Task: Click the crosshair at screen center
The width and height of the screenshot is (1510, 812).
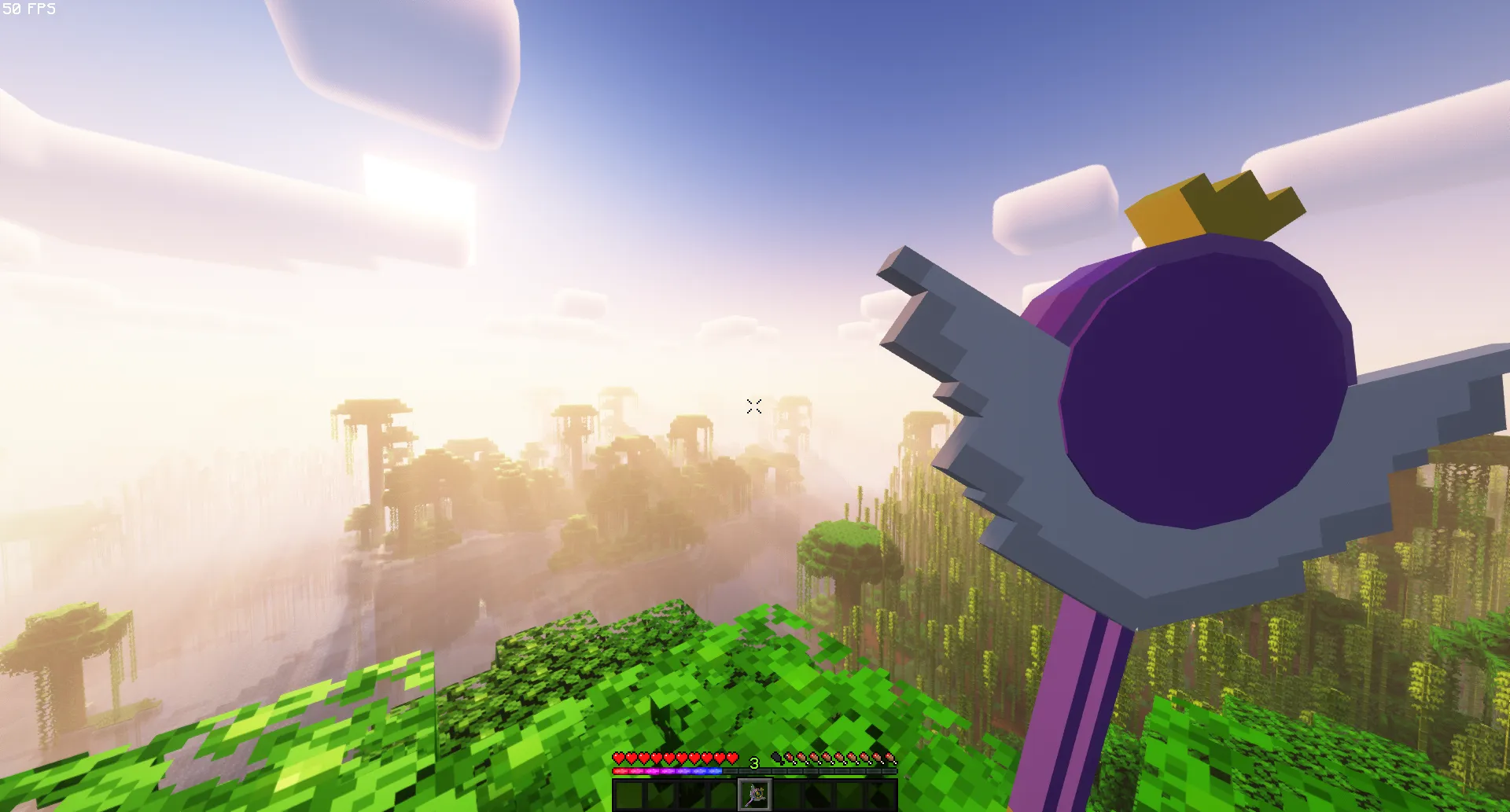Action: (754, 406)
